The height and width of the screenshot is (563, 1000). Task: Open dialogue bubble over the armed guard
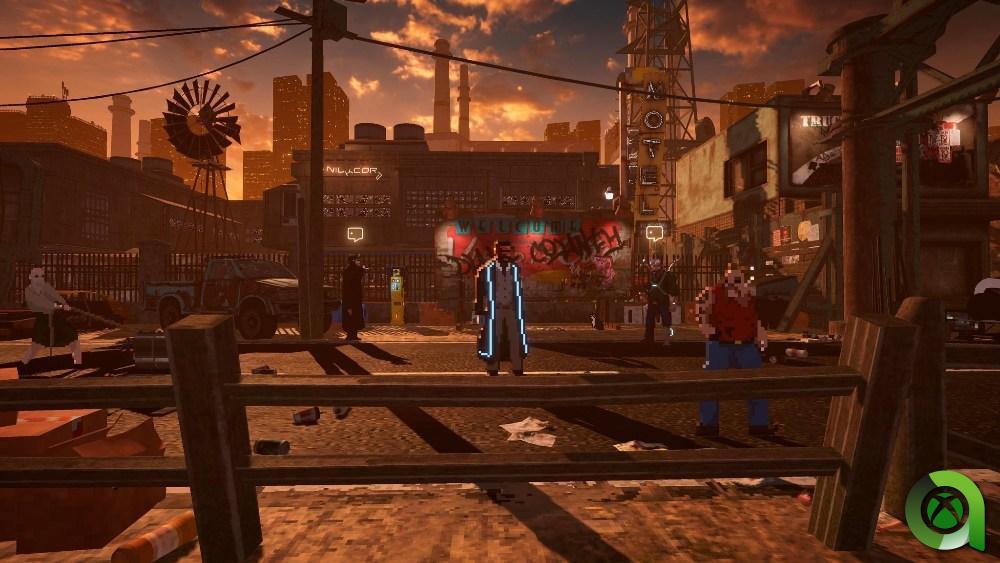point(655,234)
